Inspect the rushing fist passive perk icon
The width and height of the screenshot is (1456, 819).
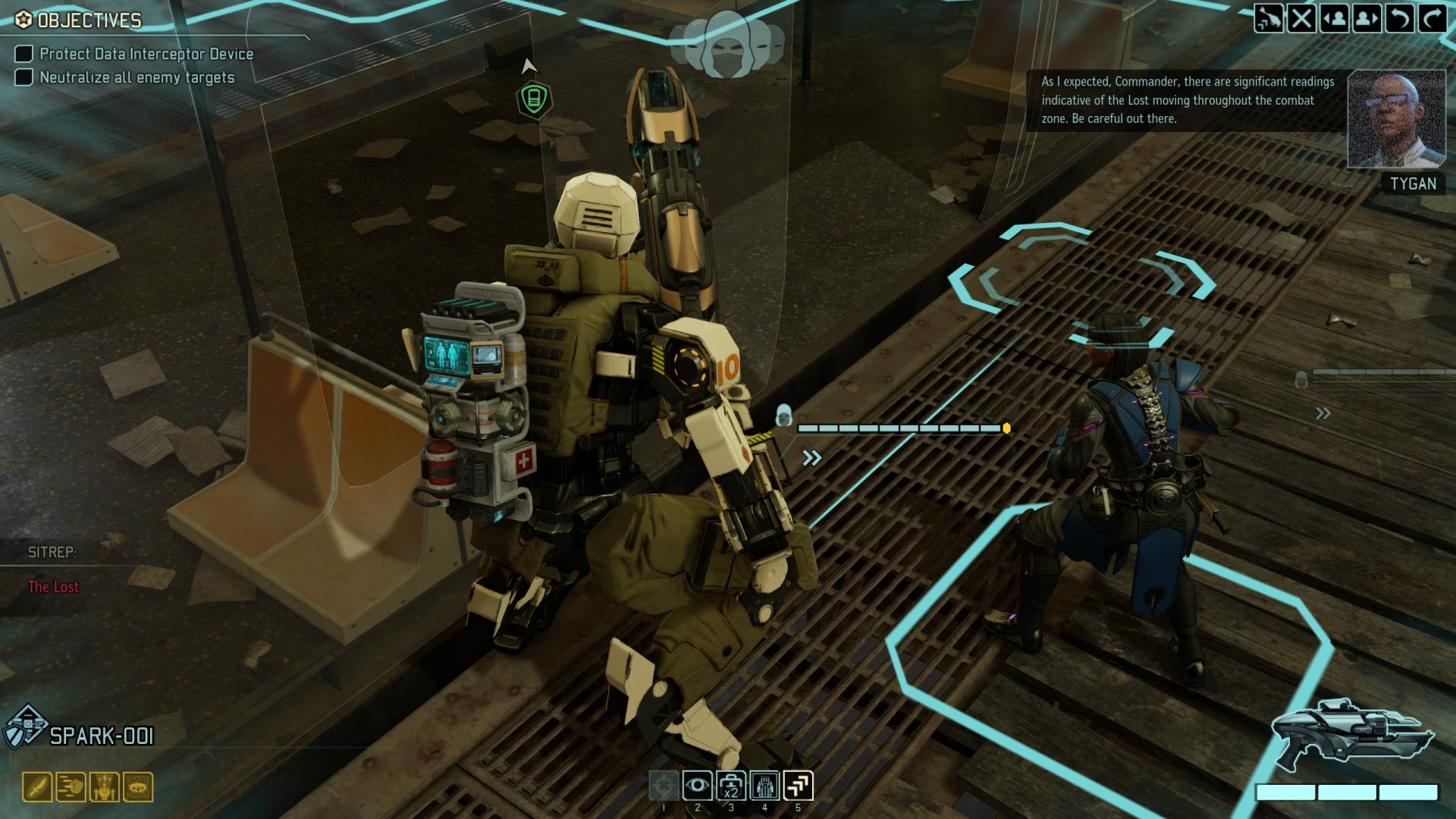coord(71,787)
